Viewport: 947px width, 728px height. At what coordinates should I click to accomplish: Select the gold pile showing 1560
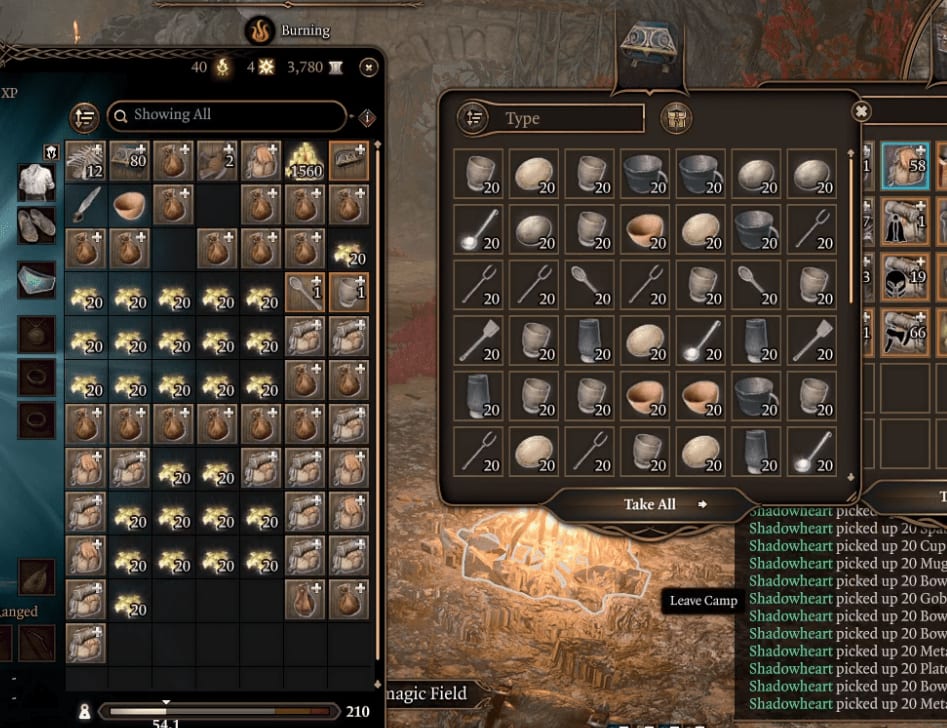point(305,161)
